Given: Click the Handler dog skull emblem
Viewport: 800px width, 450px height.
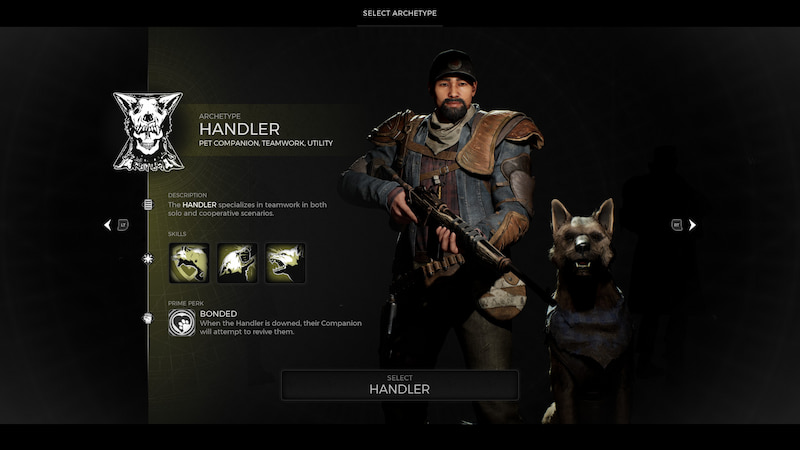Looking at the screenshot, I should (148, 131).
